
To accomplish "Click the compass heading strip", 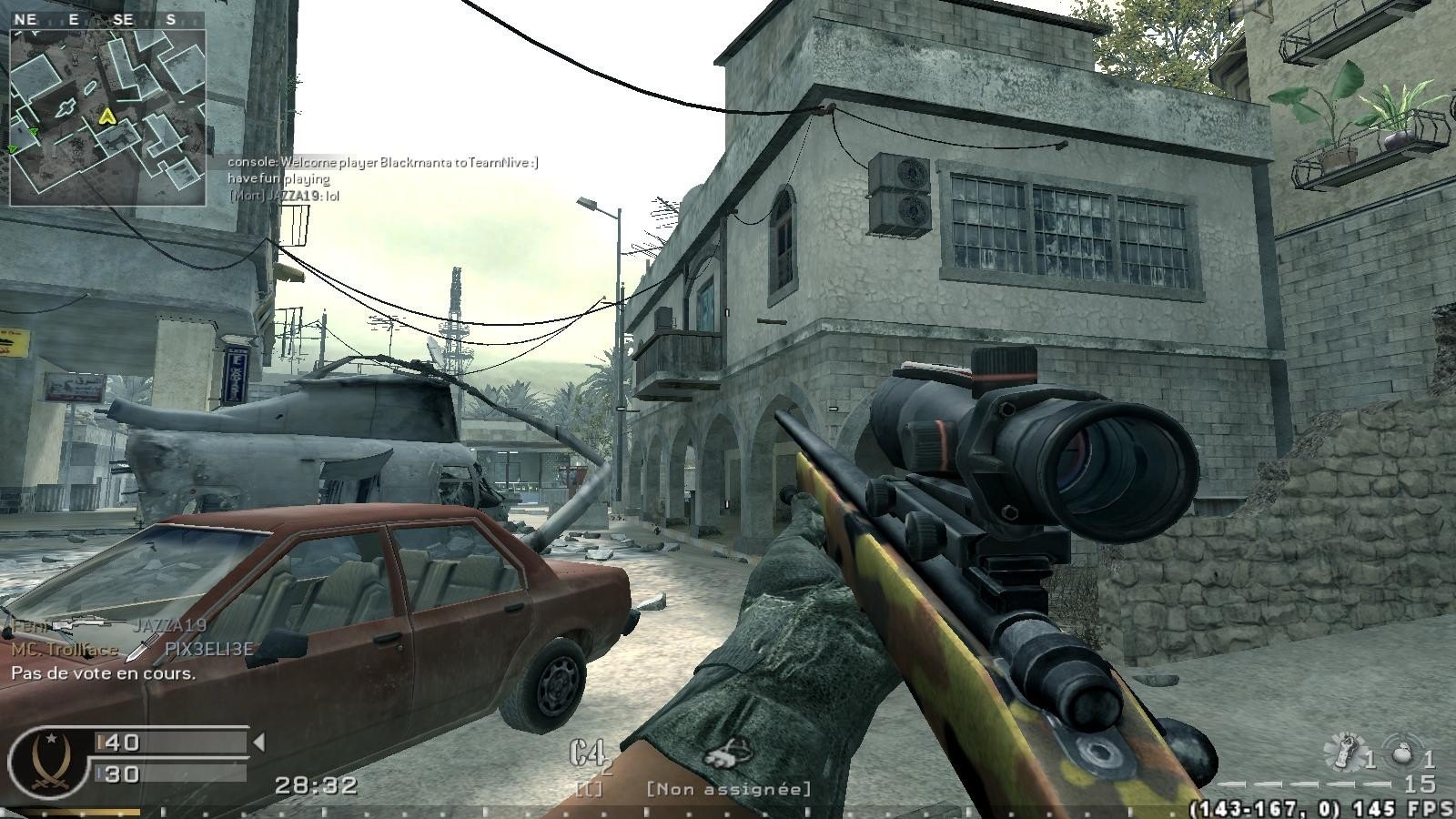I will [98, 19].
